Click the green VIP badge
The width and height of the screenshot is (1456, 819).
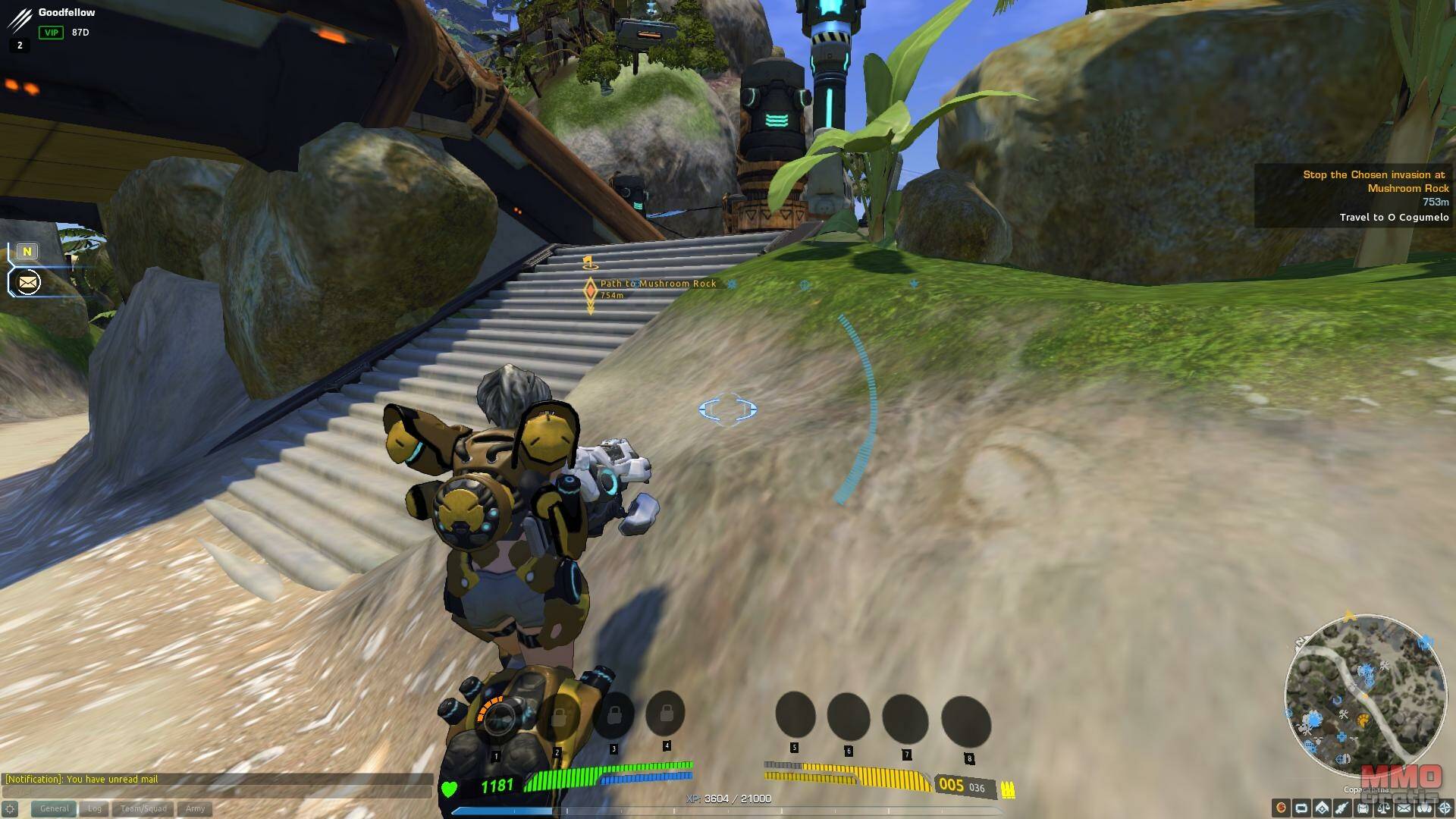[51, 33]
